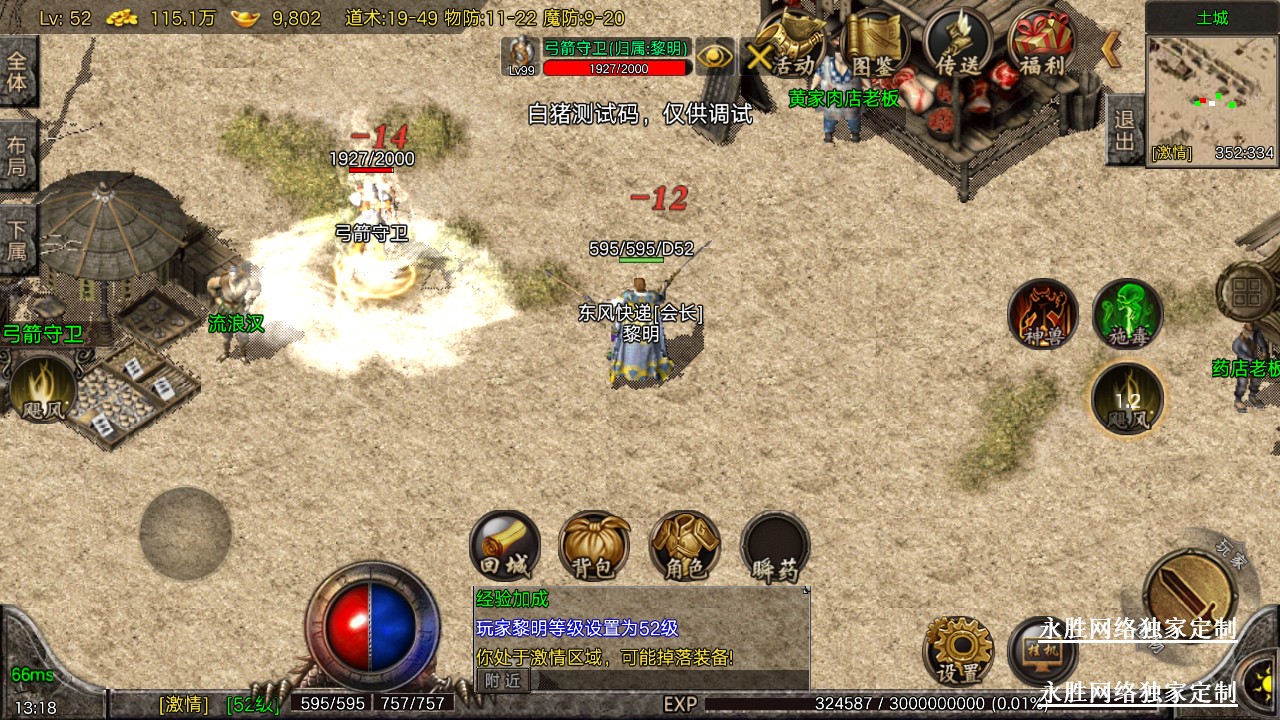The image size is (1280, 720).
Task: Summon with the 神兽 skill
Action: 1043,315
